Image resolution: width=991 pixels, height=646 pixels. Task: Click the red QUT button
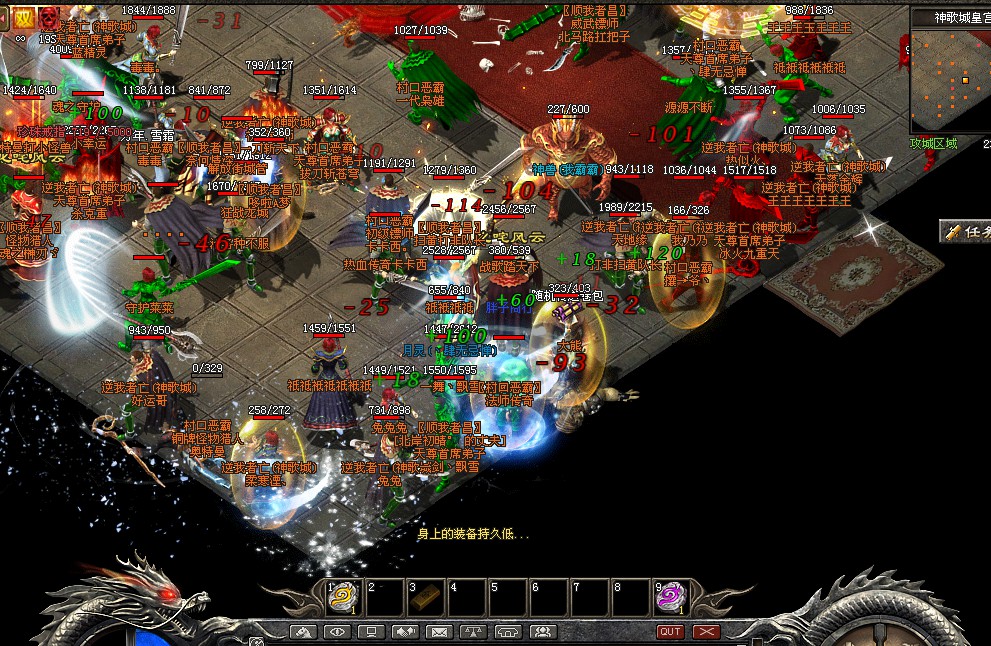tap(671, 632)
